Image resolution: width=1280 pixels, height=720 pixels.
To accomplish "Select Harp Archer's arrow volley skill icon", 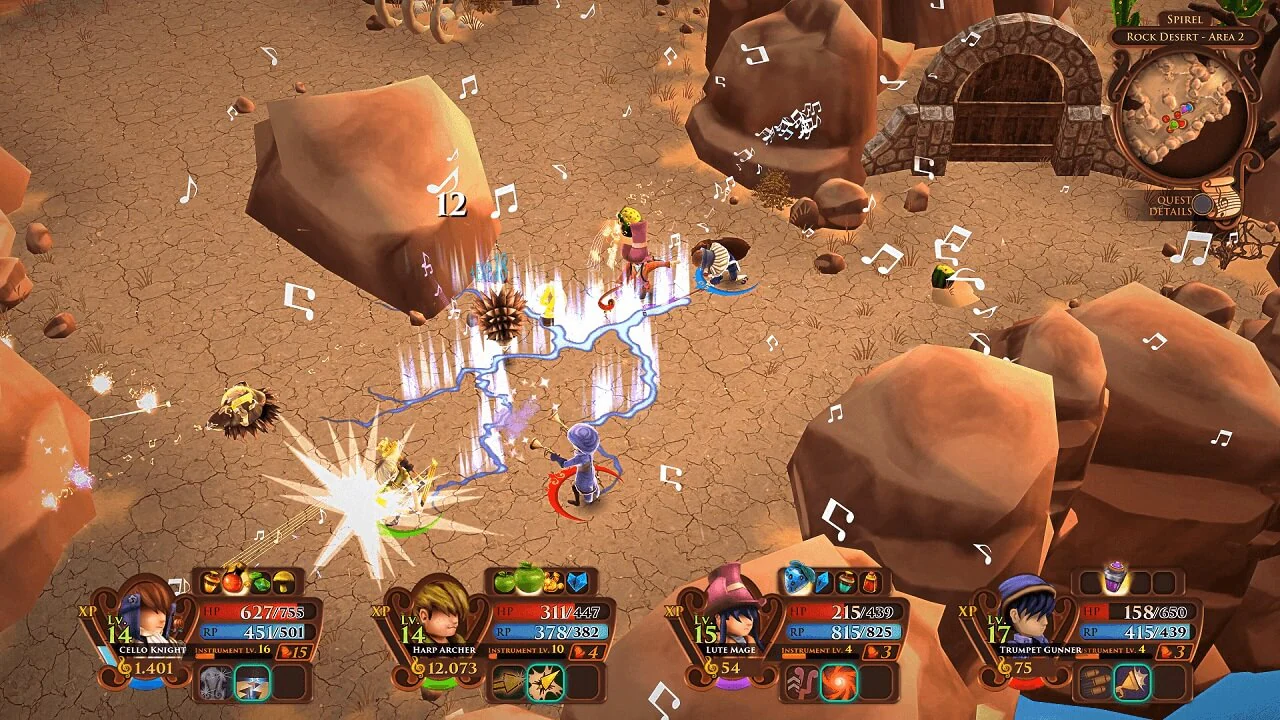I will pos(507,682).
